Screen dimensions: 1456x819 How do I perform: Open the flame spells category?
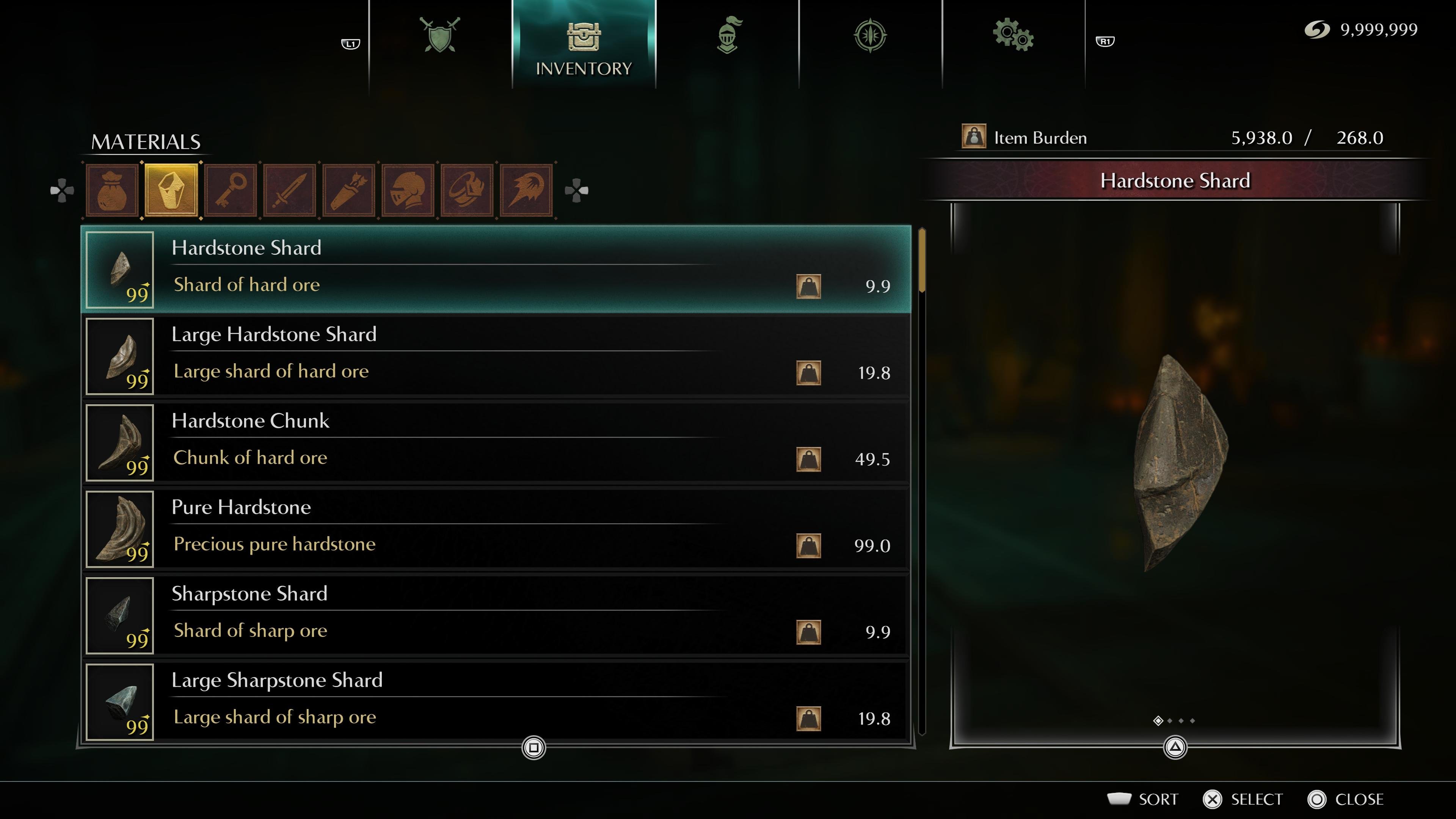526,190
